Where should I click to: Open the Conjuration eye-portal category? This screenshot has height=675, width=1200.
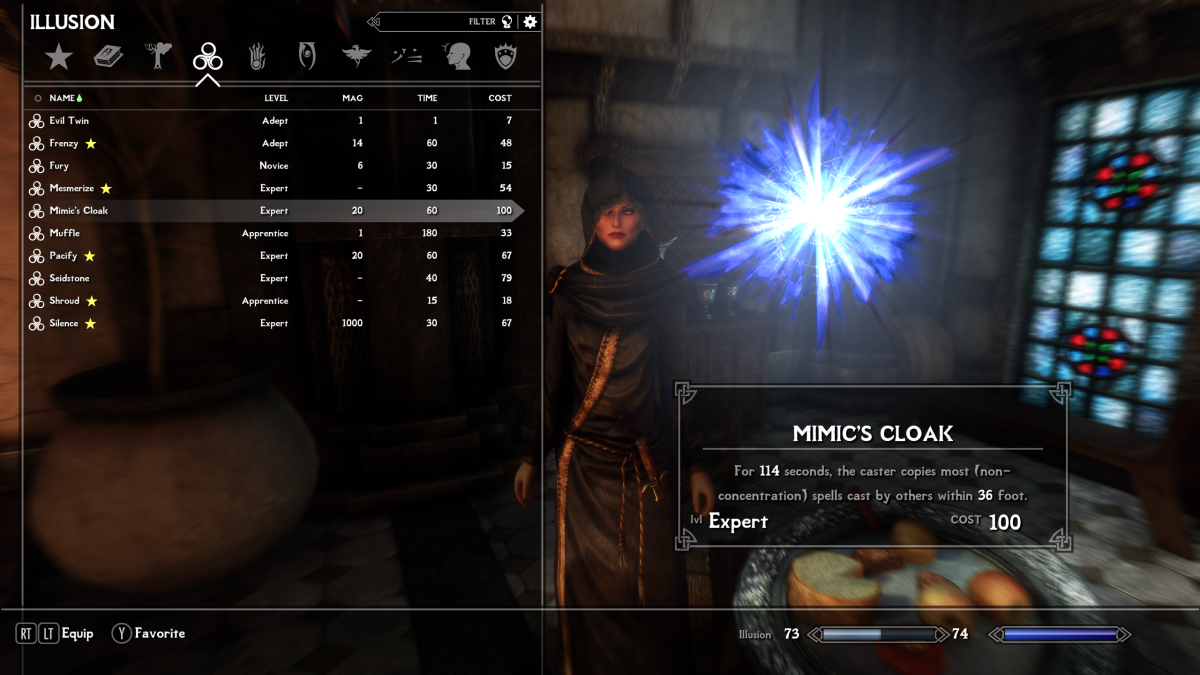(307, 56)
